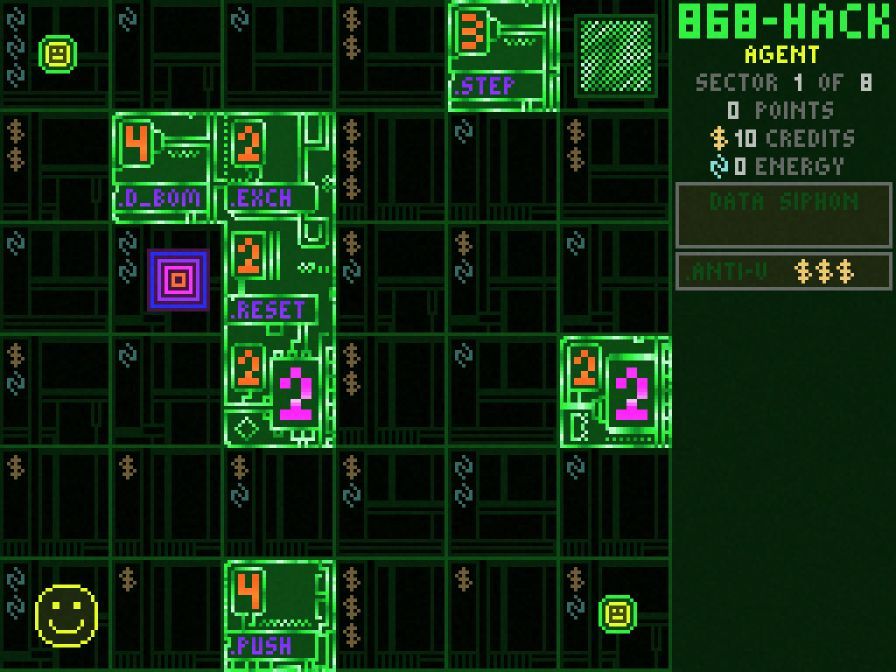Activate the .ANTI-V program
The height and width of the screenshot is (672, 896).
click(x=783, y=271)
